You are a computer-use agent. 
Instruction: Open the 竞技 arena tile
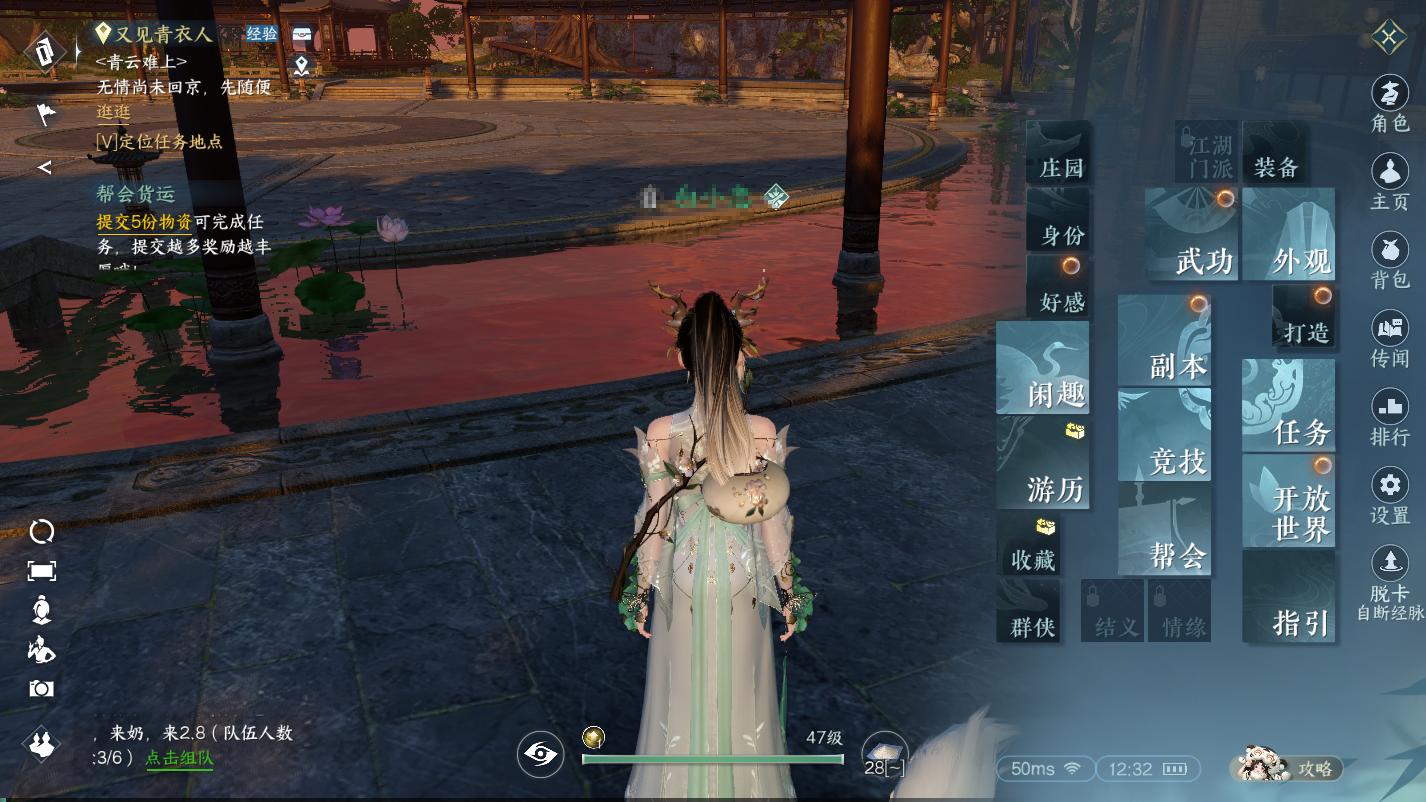tap(1165, 436)
